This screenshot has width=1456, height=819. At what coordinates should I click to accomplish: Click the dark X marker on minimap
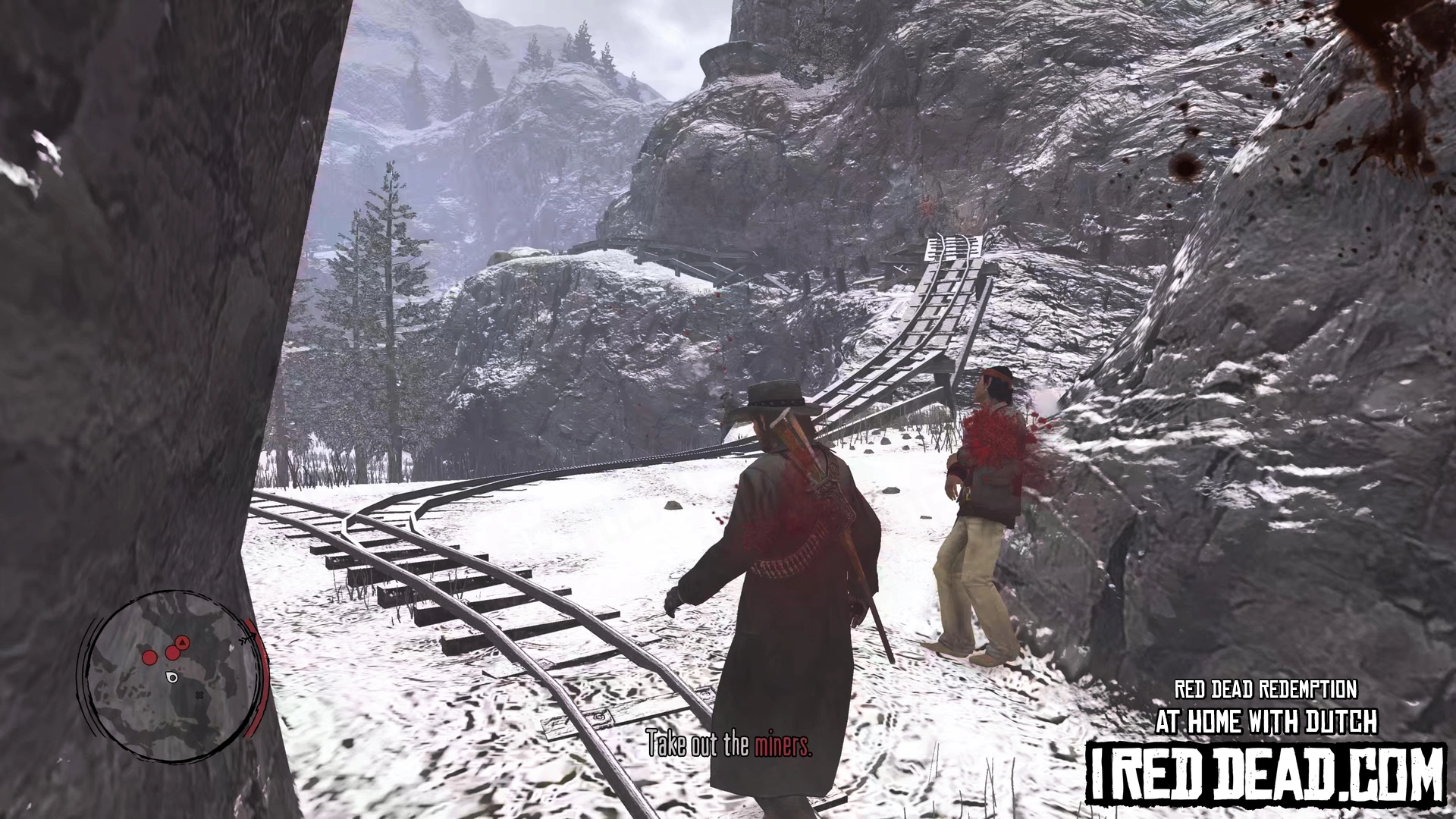click(x=199, y=695)
